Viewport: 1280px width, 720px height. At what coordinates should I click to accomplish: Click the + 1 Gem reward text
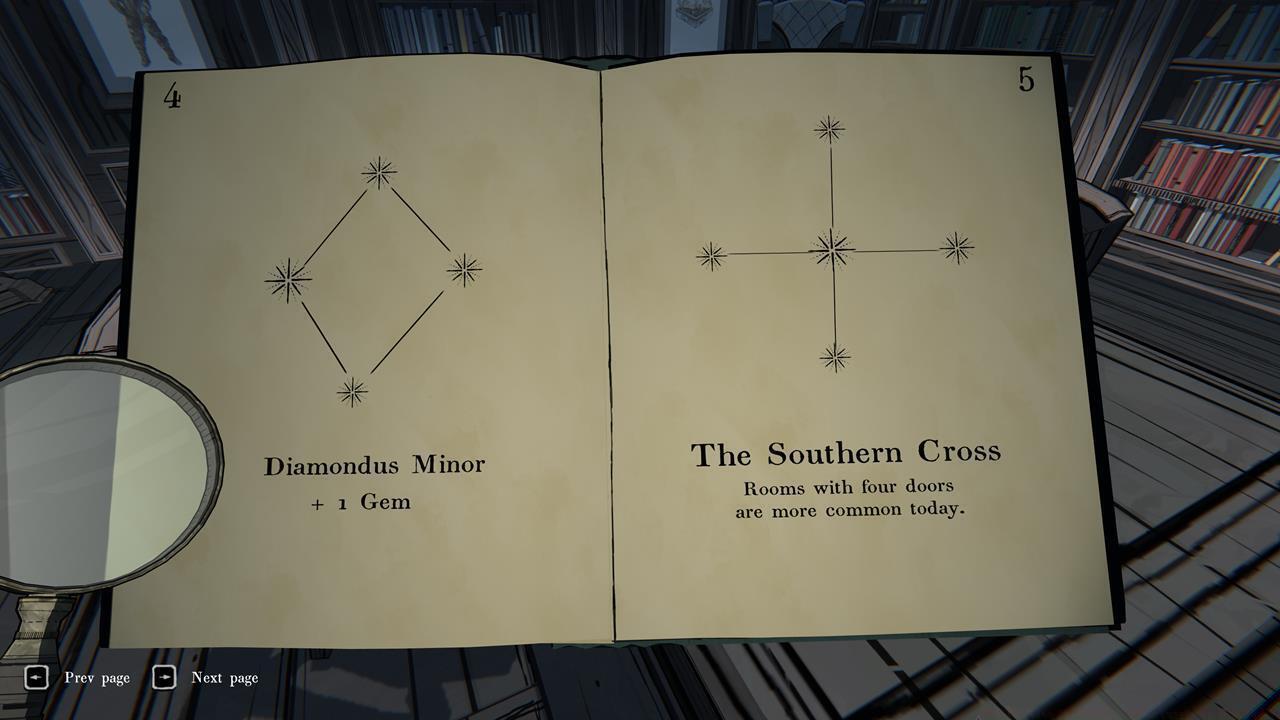(x=360, y=503)
